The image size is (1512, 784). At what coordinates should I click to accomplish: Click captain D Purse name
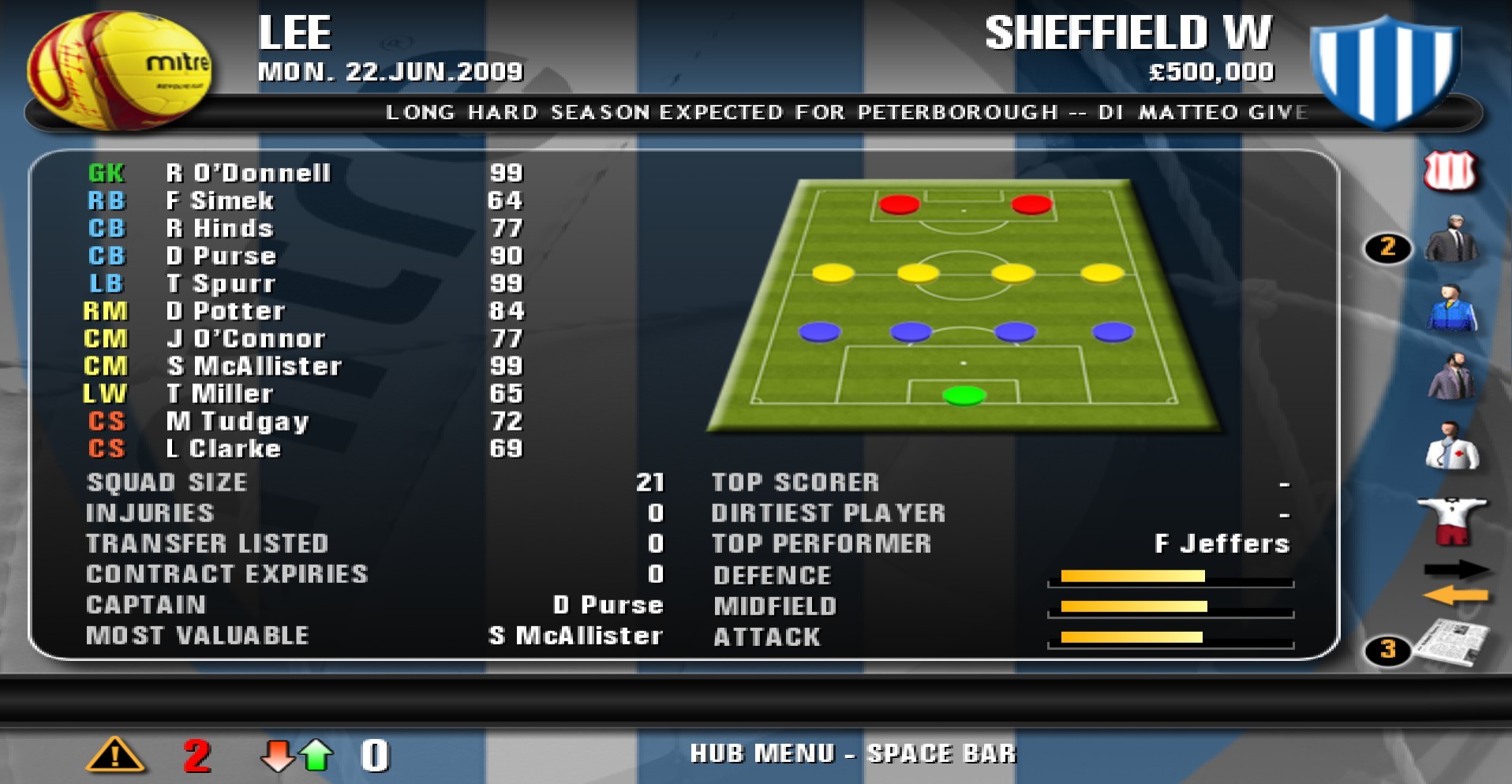click(x=608, y=605)
